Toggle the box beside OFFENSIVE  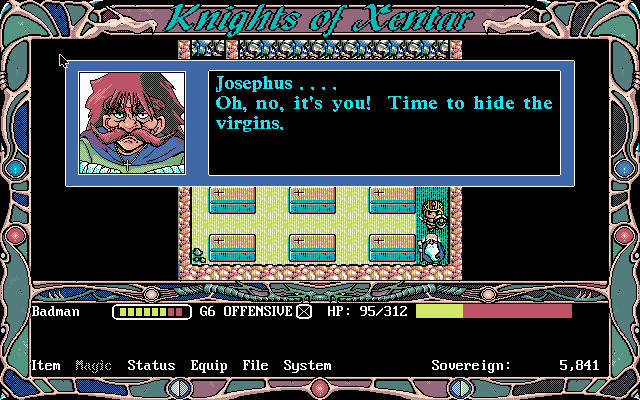coord(304,312)
